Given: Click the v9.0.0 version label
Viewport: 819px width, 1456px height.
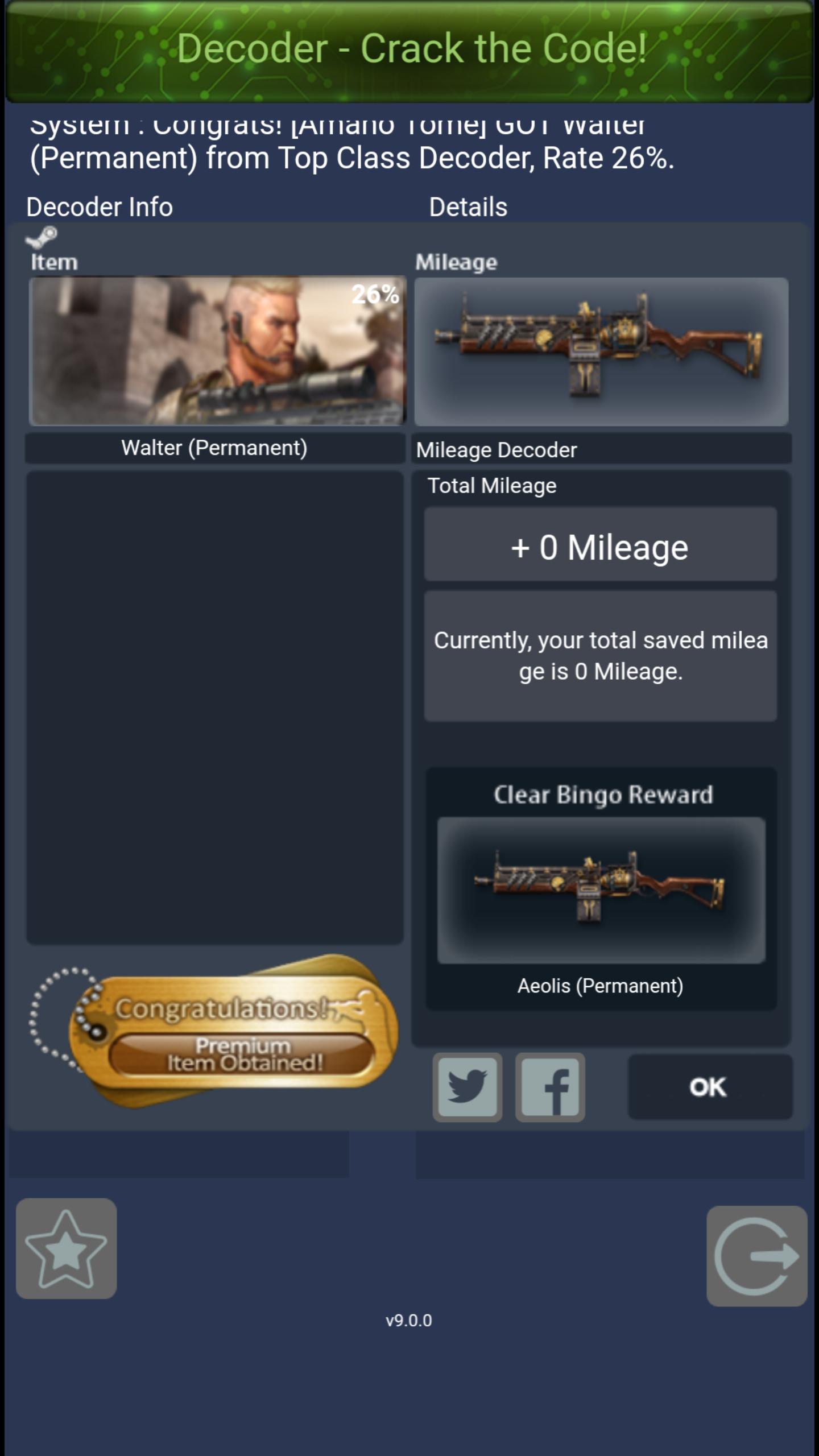Looking at the screenshot, I should (409, 1321).
